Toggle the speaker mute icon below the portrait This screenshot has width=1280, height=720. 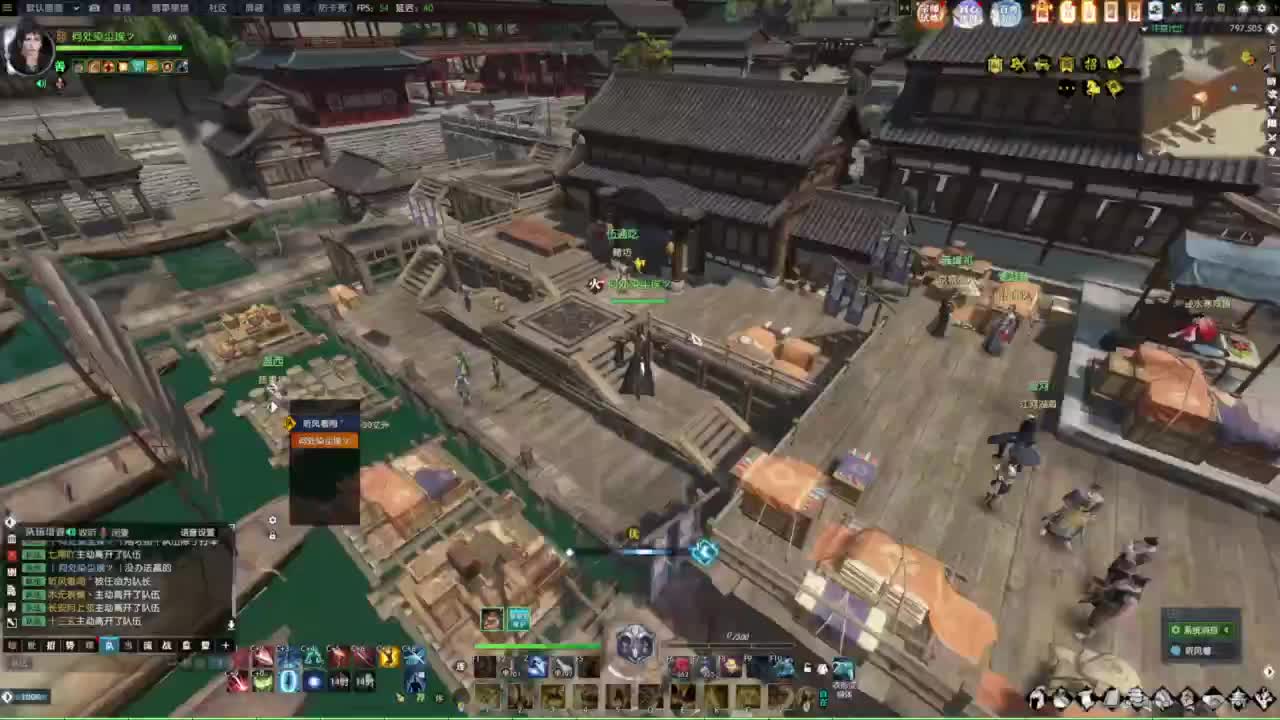point(41,84)
